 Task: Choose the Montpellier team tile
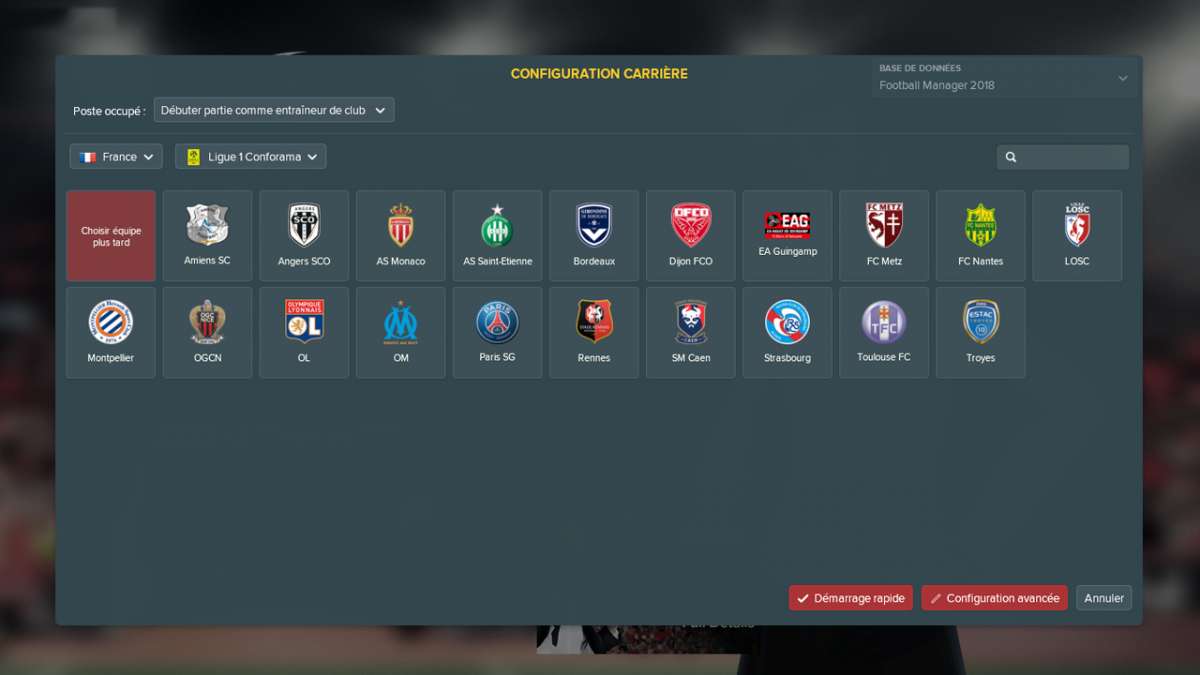coord(111,333)
